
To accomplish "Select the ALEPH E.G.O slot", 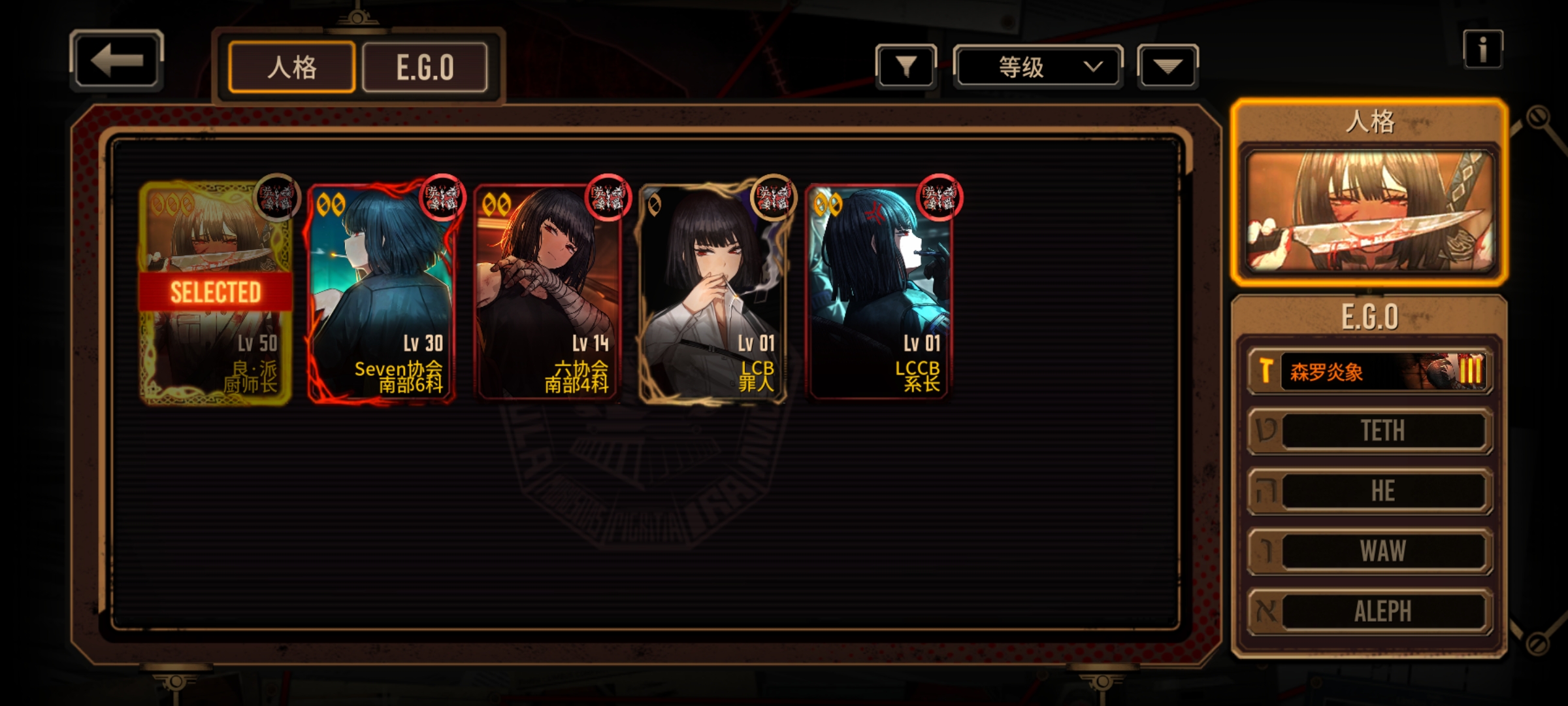I will [x=1369, y=611].
